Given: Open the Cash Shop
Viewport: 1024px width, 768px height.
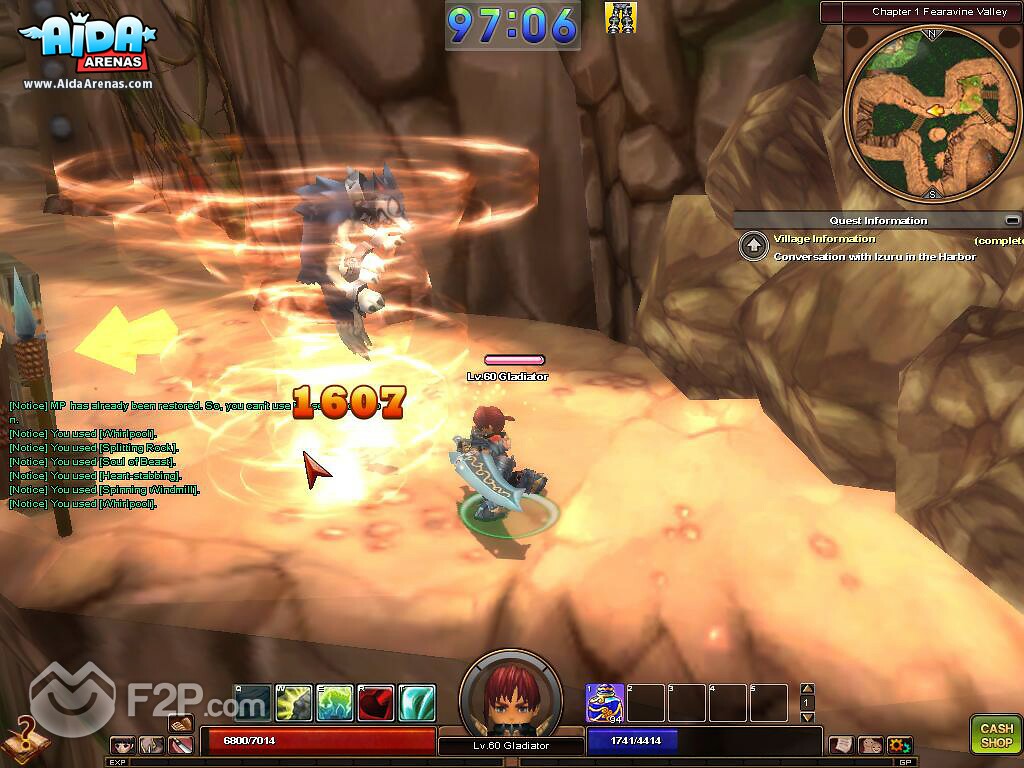Looking at the screenshot, I should click(x=995, y=735).
